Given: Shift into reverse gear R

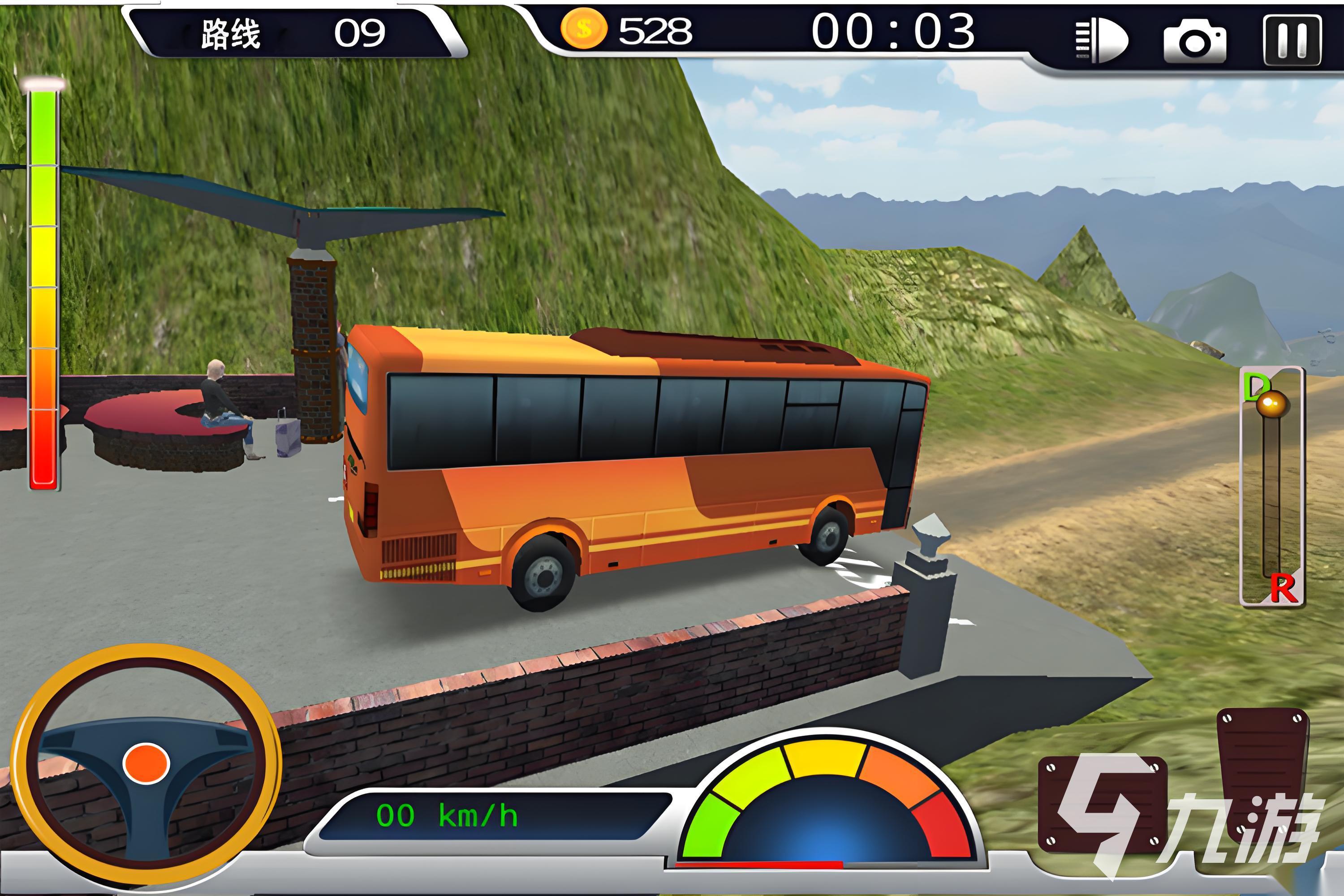Looking at the screenshot, I should click(1282, 589).
